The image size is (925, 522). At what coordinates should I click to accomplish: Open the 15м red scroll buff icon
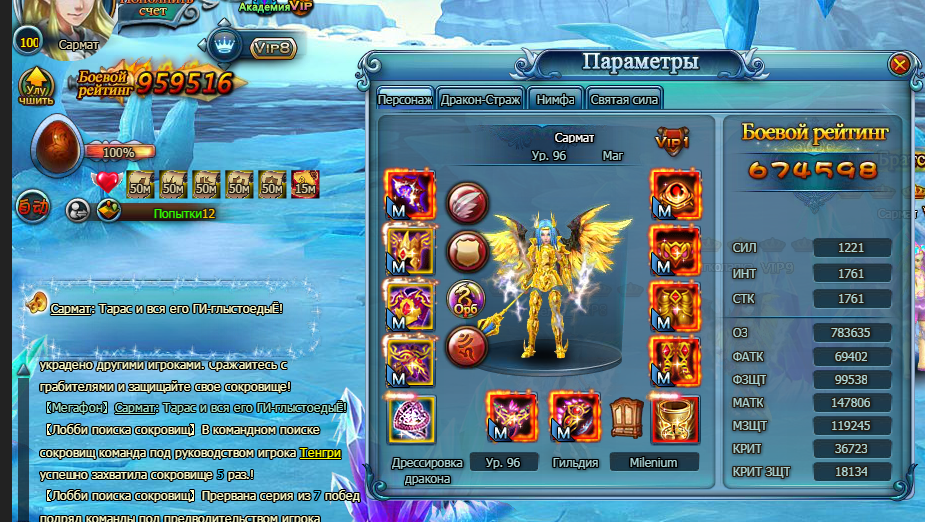pyautogui.click(x=306, y=184)
